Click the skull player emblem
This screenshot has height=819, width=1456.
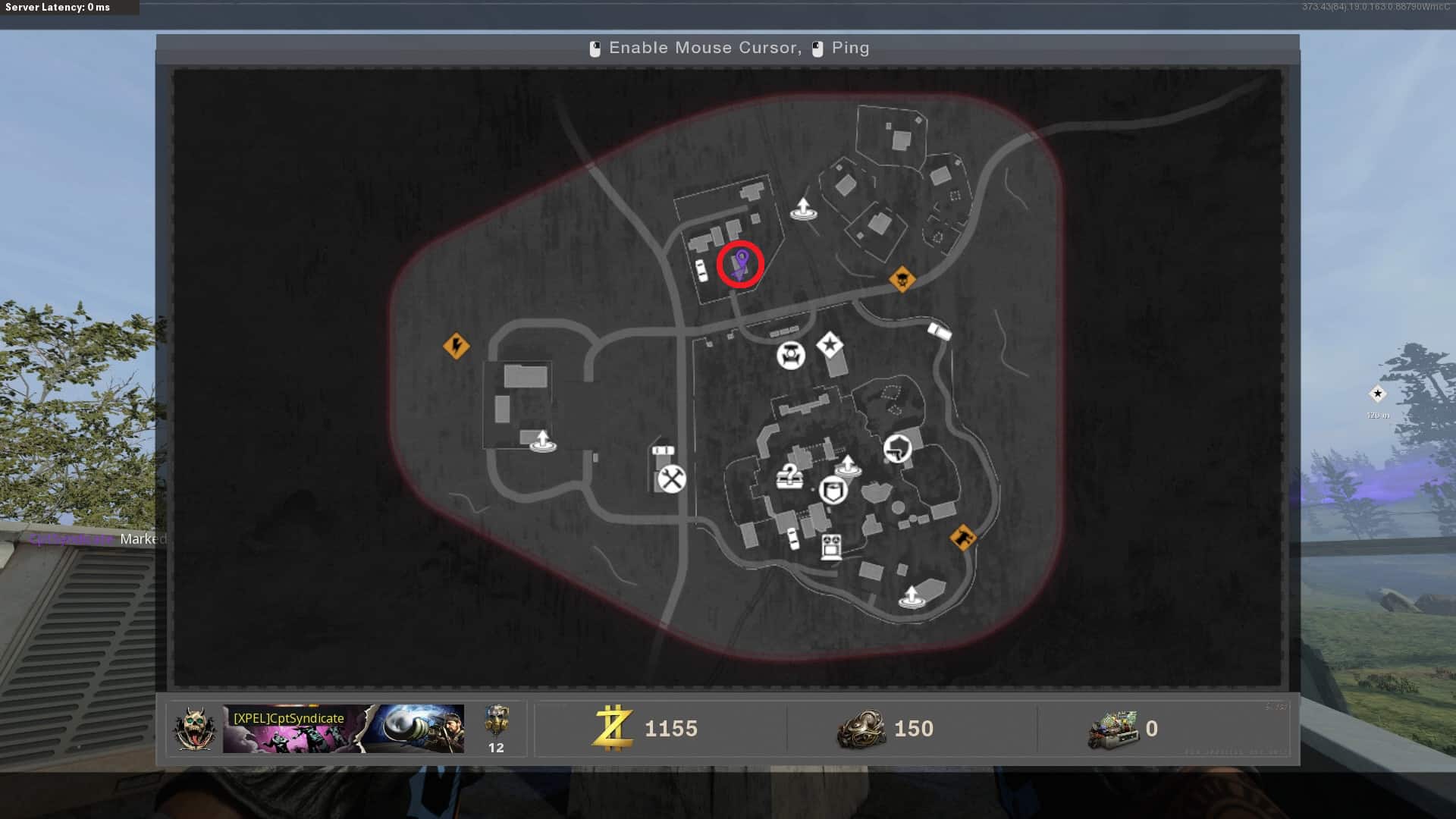pos(194,729)
